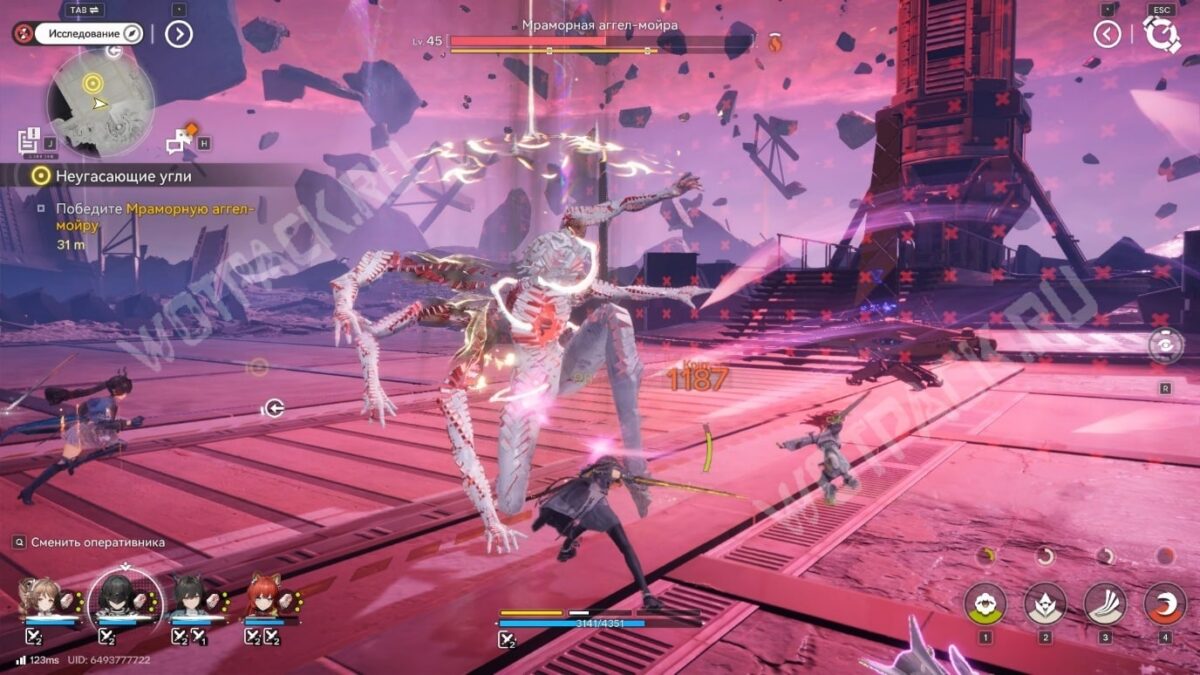Toggle the eye icon on the right edge

(1165, 346)
